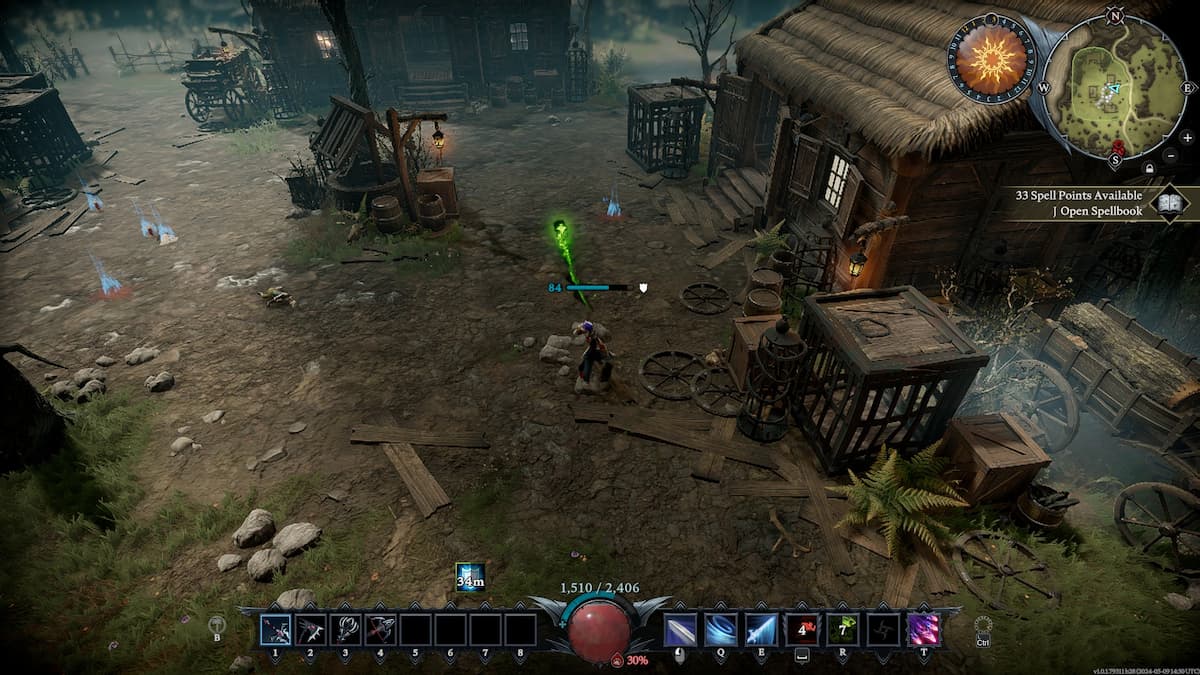Select the crossbow weapon in slot 1
This screenshot has height=675, width=1200.
point(275,630)
